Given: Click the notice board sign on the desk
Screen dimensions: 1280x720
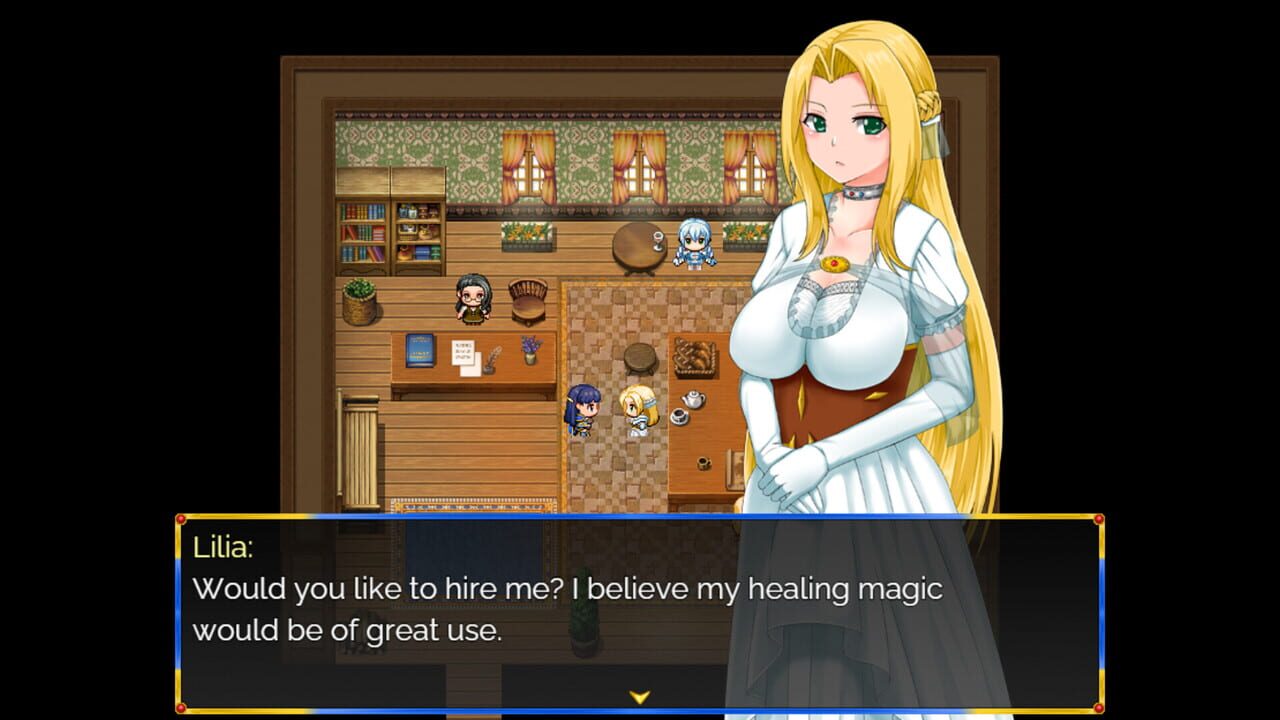Looking at the screenshot, I should (463, 352).
